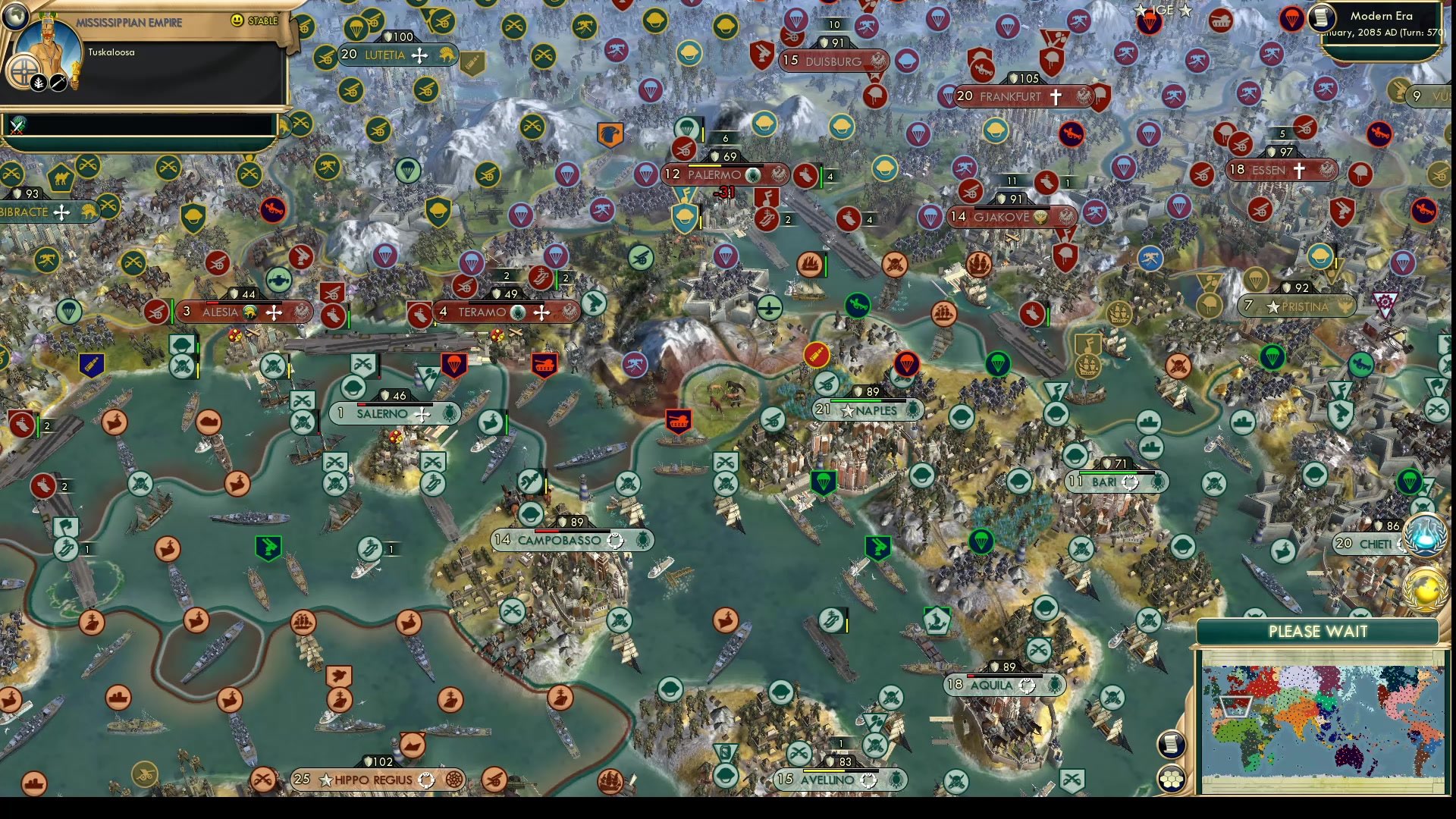Click the Mississippian sun-cross civilization emblem
This screenshot has height=819, width=1456.
24,71
